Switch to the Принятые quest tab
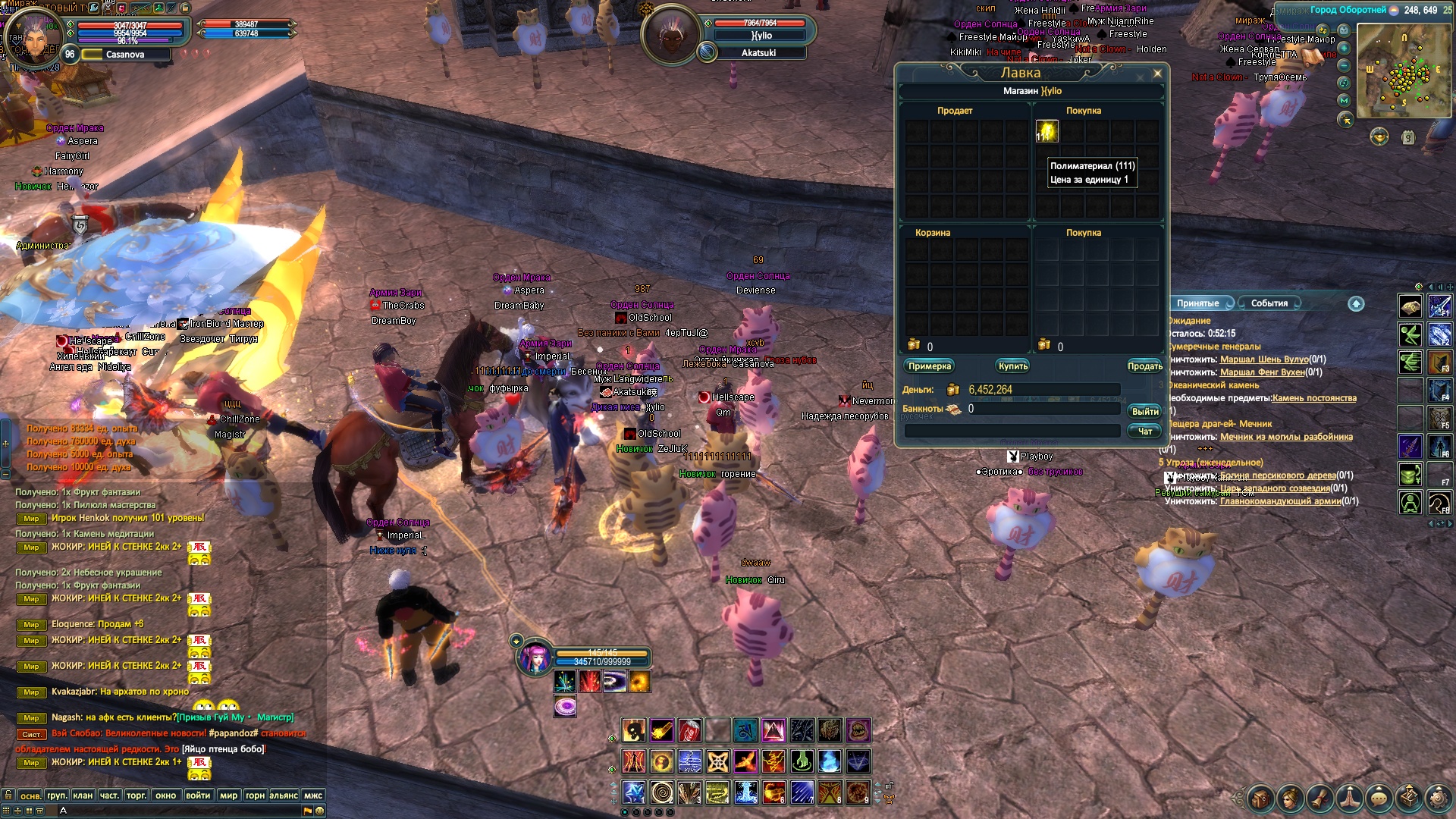The height and width of the screenshot is (819, 1456). 1197,303
